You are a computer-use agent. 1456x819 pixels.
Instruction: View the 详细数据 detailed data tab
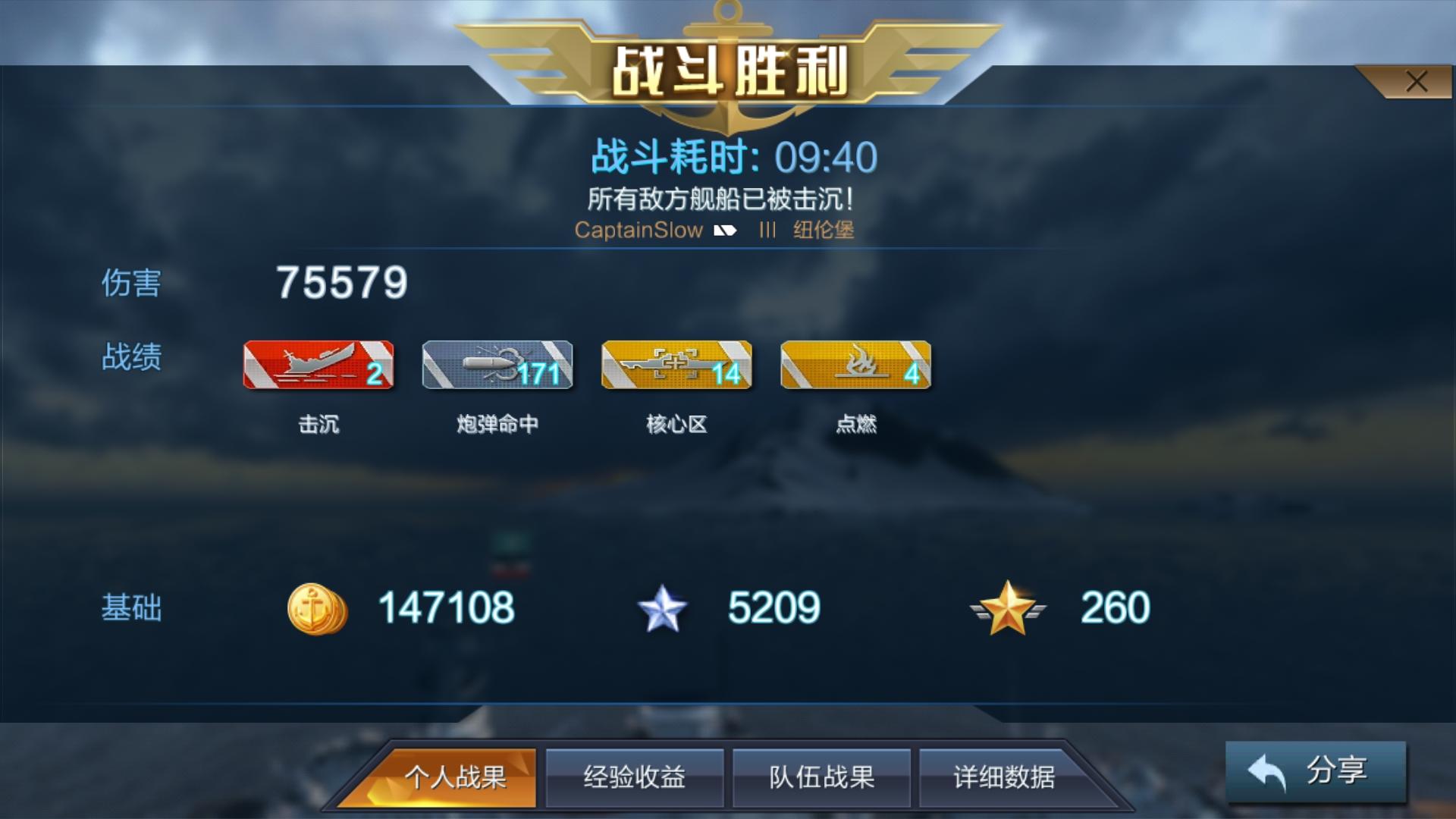pyautogui.click(x=1007, y=777)
